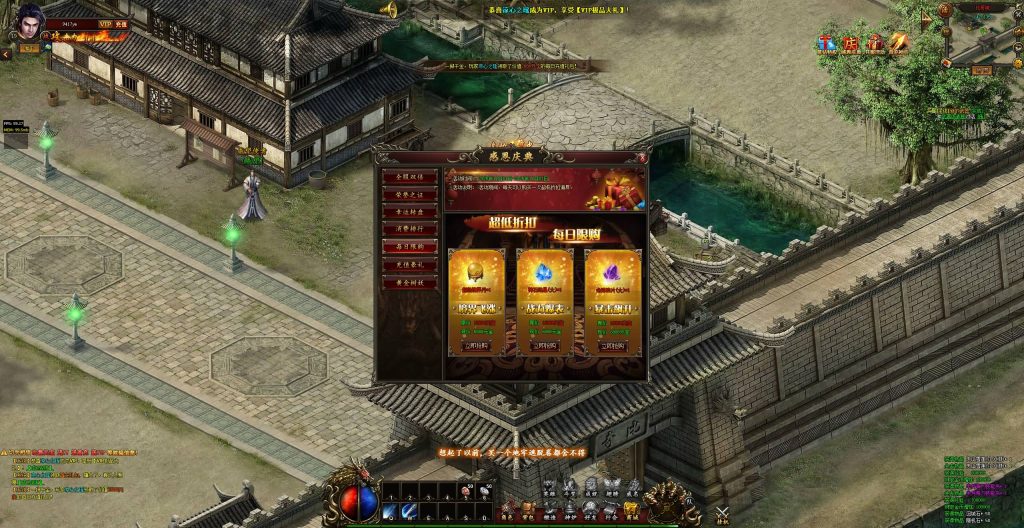The height and width of the screenshot is (528, 1024).
Task: Open the blue gift box event icon
Action: coord(827,43)
